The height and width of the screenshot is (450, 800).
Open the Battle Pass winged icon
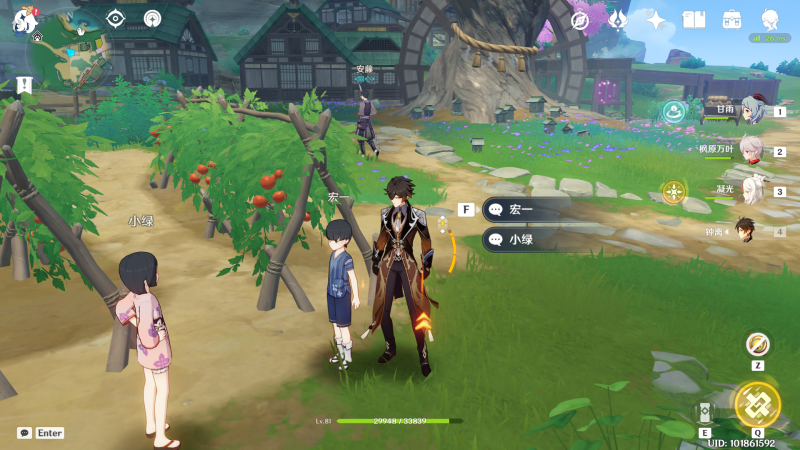point(618,20)
